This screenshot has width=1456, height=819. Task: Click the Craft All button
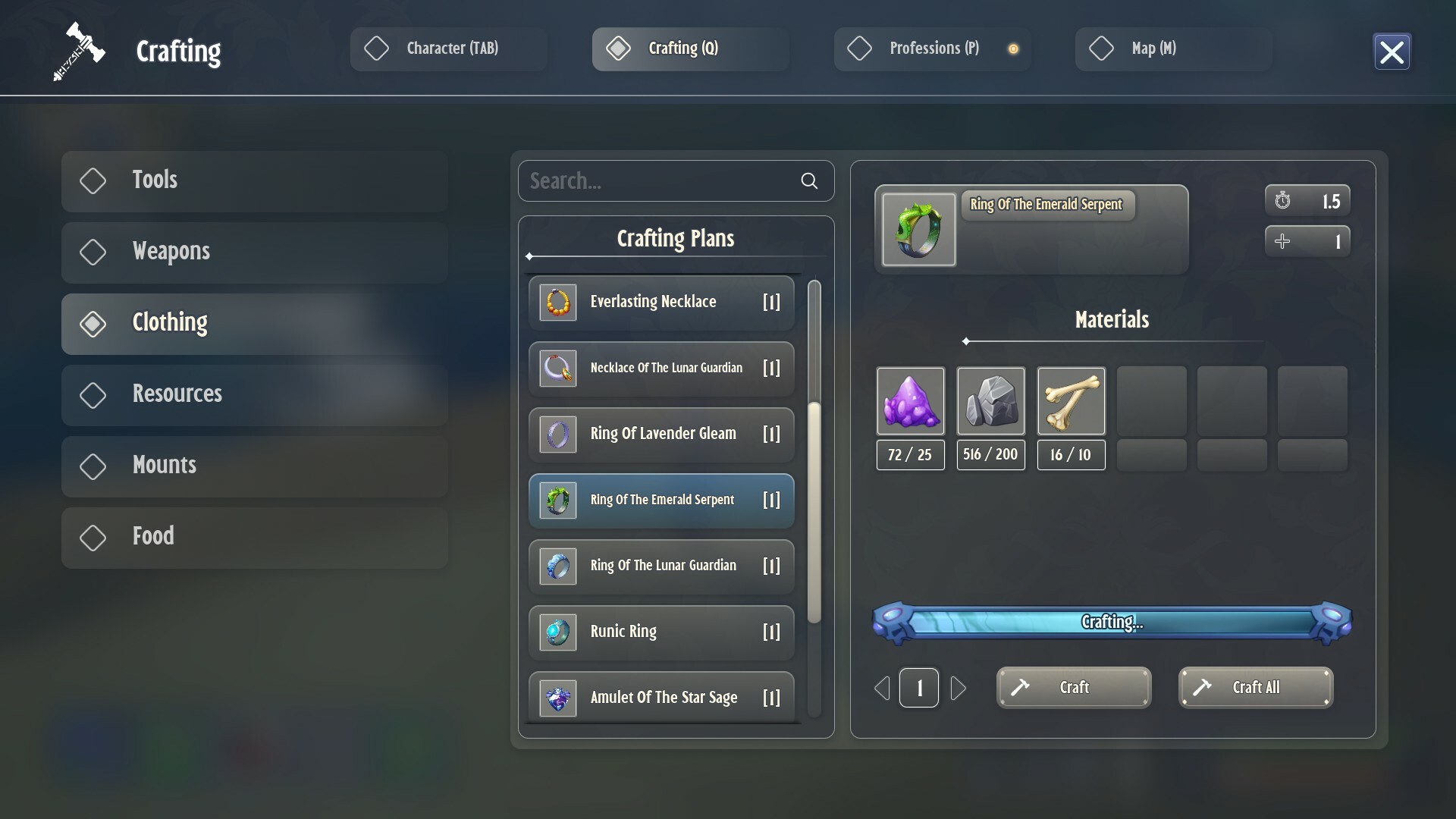pyautogui.click(x=1255, y=688)
